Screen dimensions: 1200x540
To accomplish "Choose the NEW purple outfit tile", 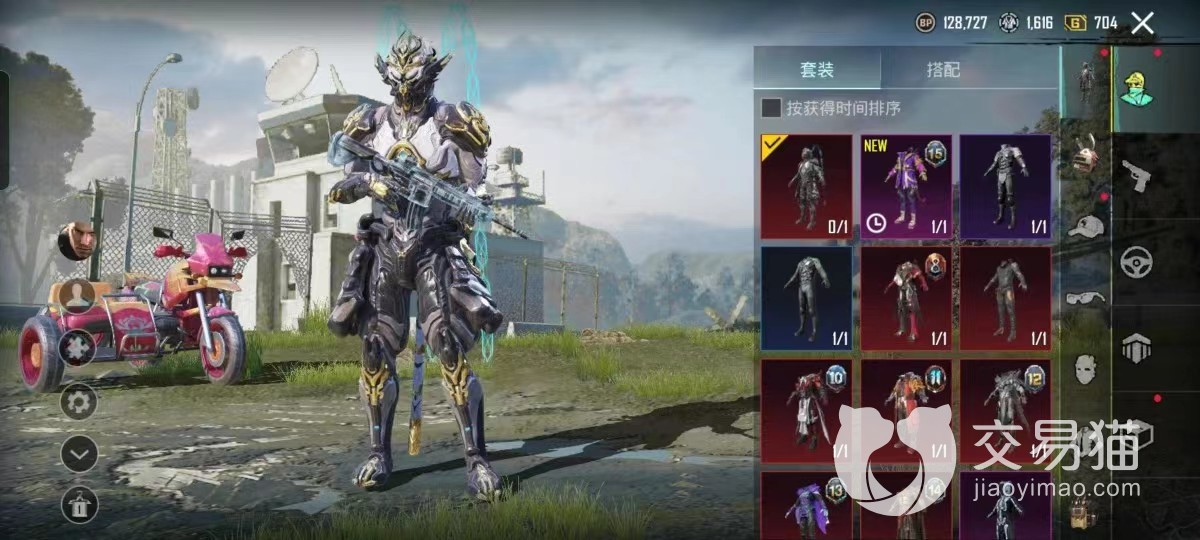I will [905, 187].
